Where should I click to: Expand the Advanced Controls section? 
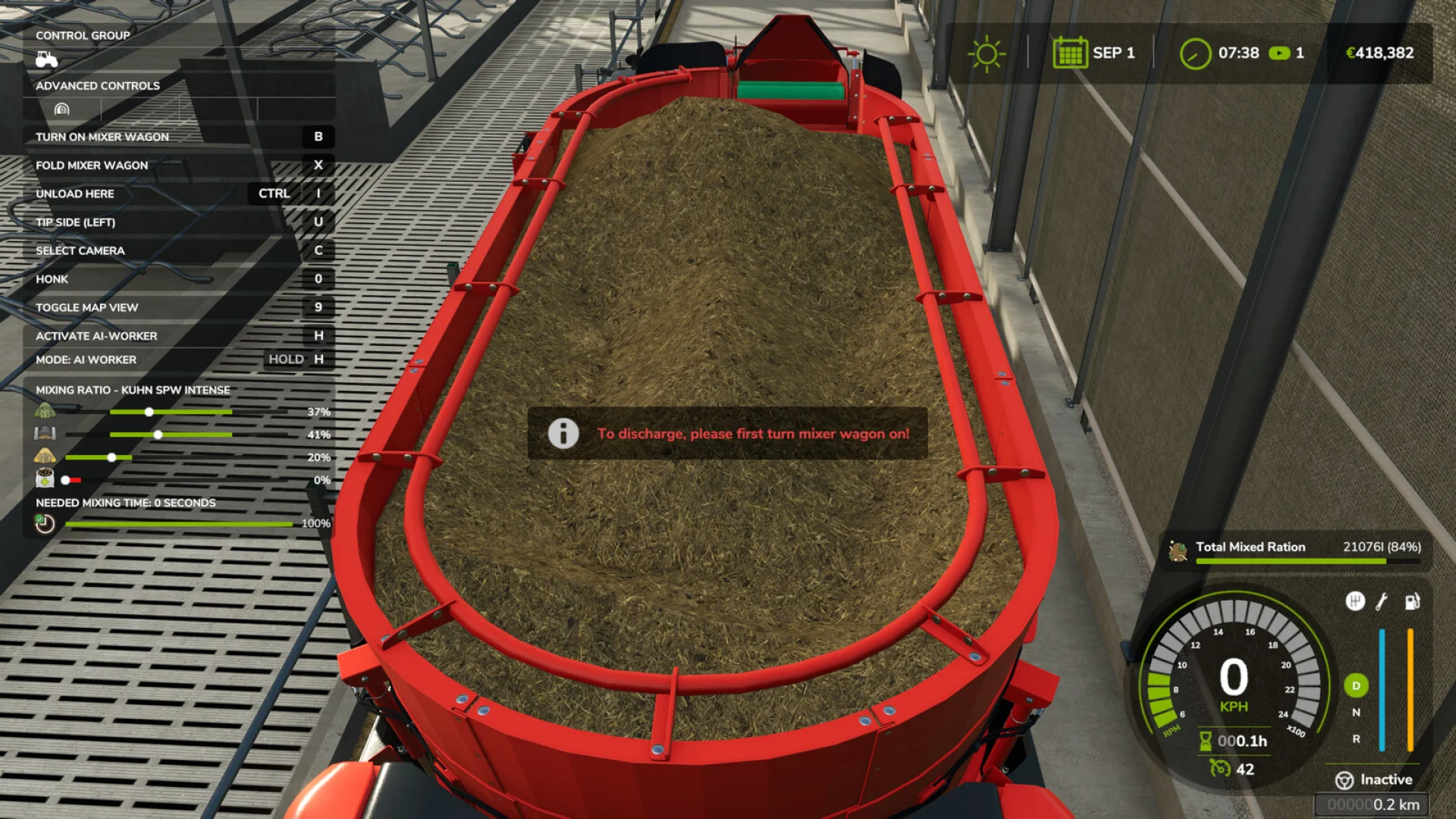point(97,86)
